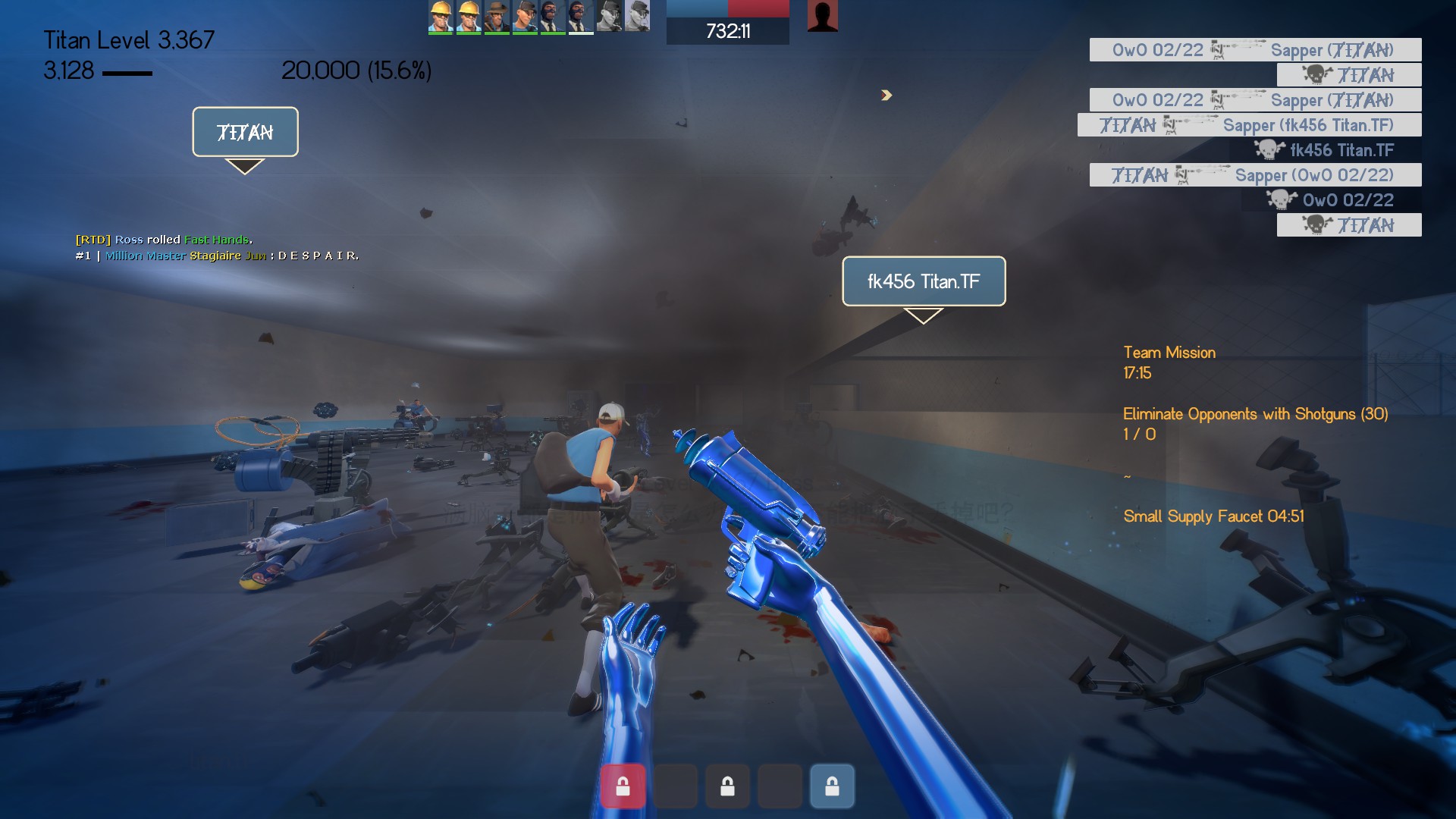
Task: Select the blue padlock slot
Action: pos(832,786)
